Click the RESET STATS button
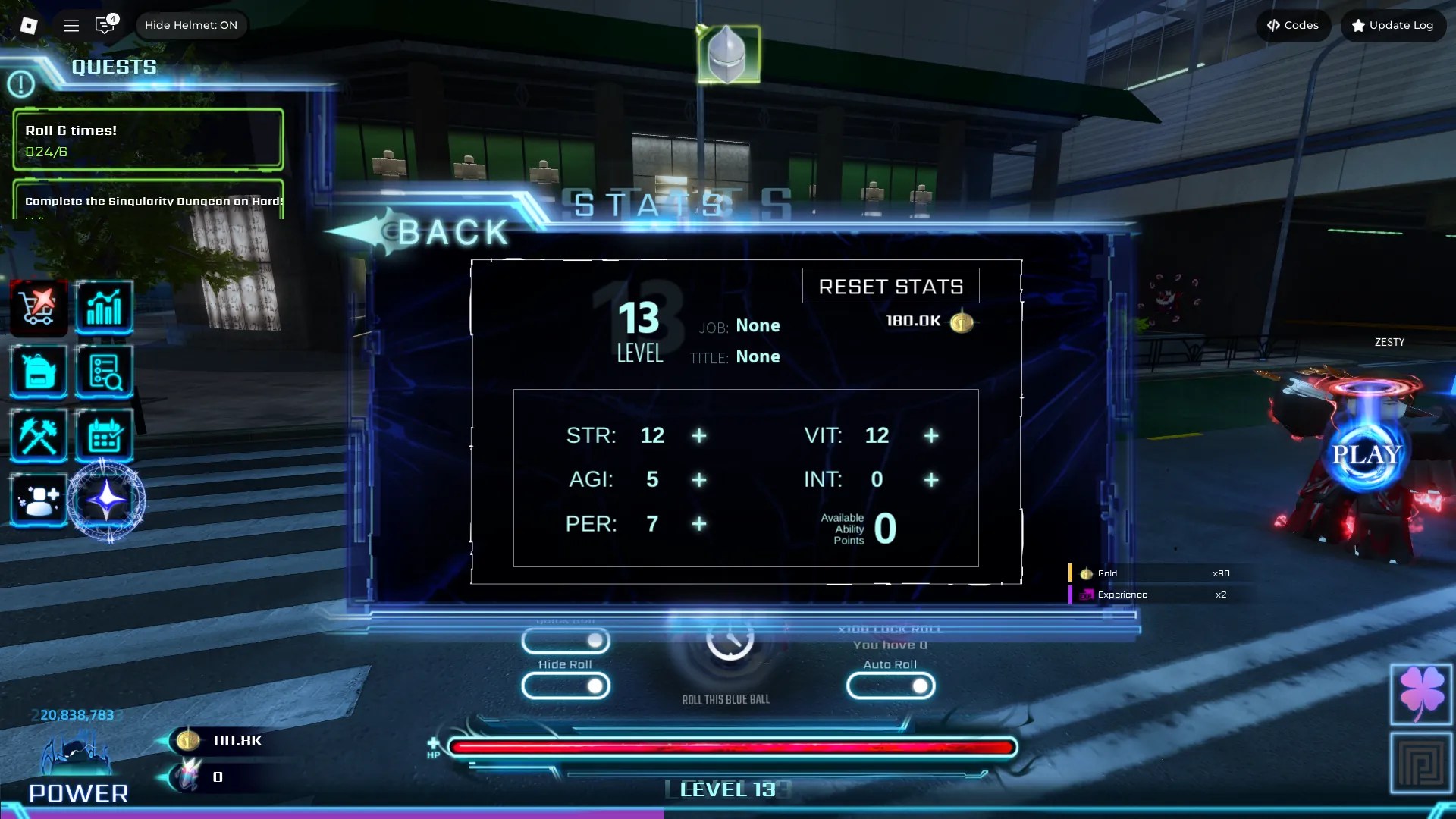1456x819 pixels. point(890,285)
